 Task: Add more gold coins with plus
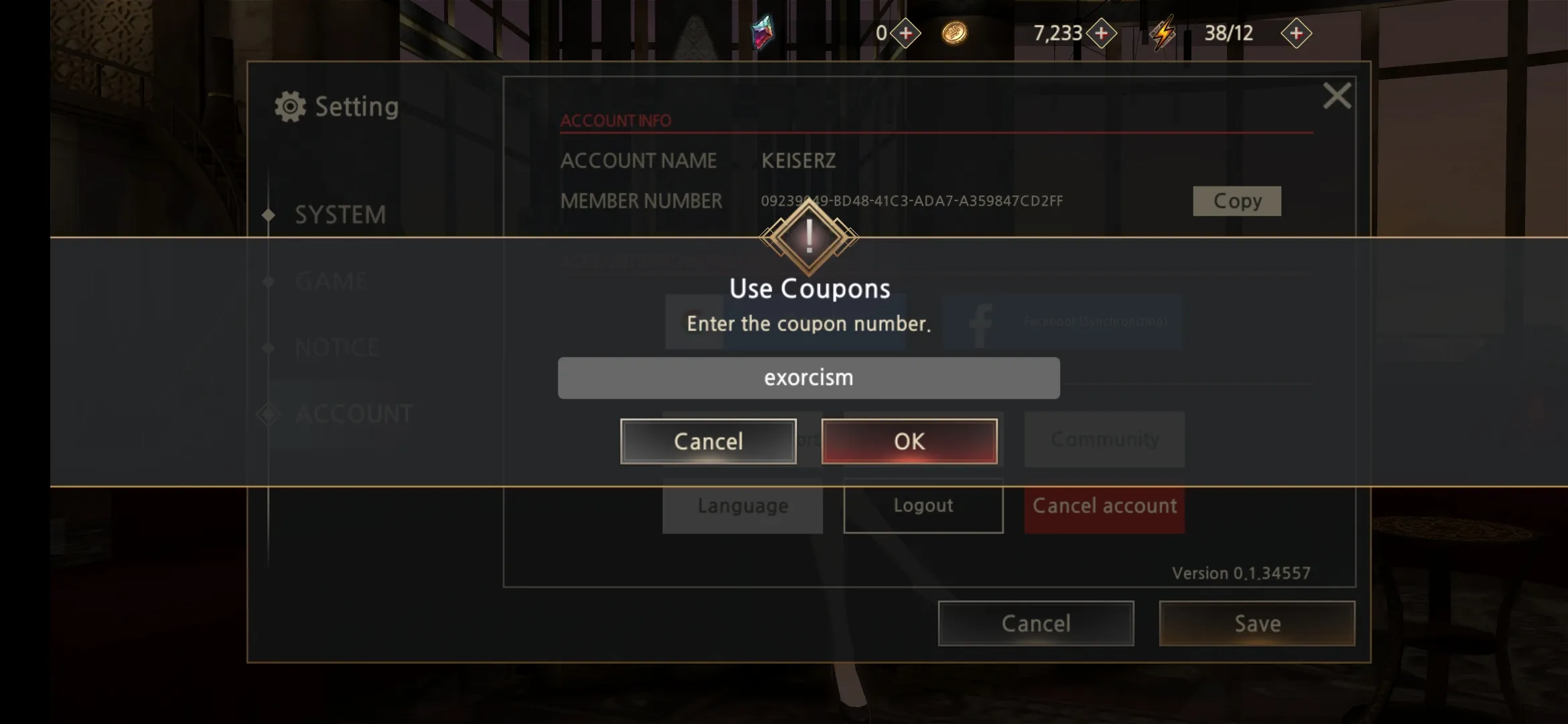(x=1101, y=34)
